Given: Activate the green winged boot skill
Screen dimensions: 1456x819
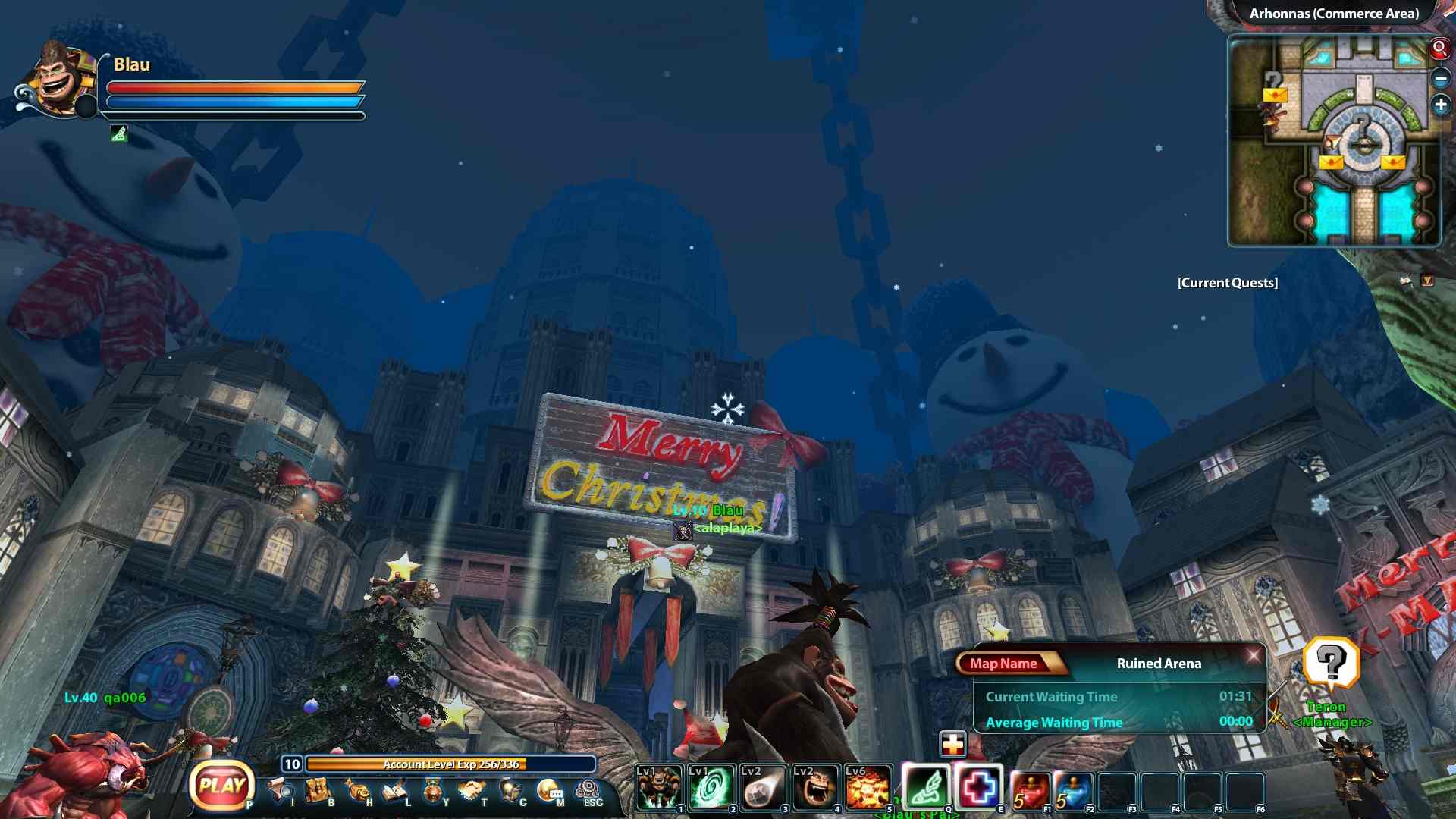Looking at the screenshot, I should click(x=926, y=788).
